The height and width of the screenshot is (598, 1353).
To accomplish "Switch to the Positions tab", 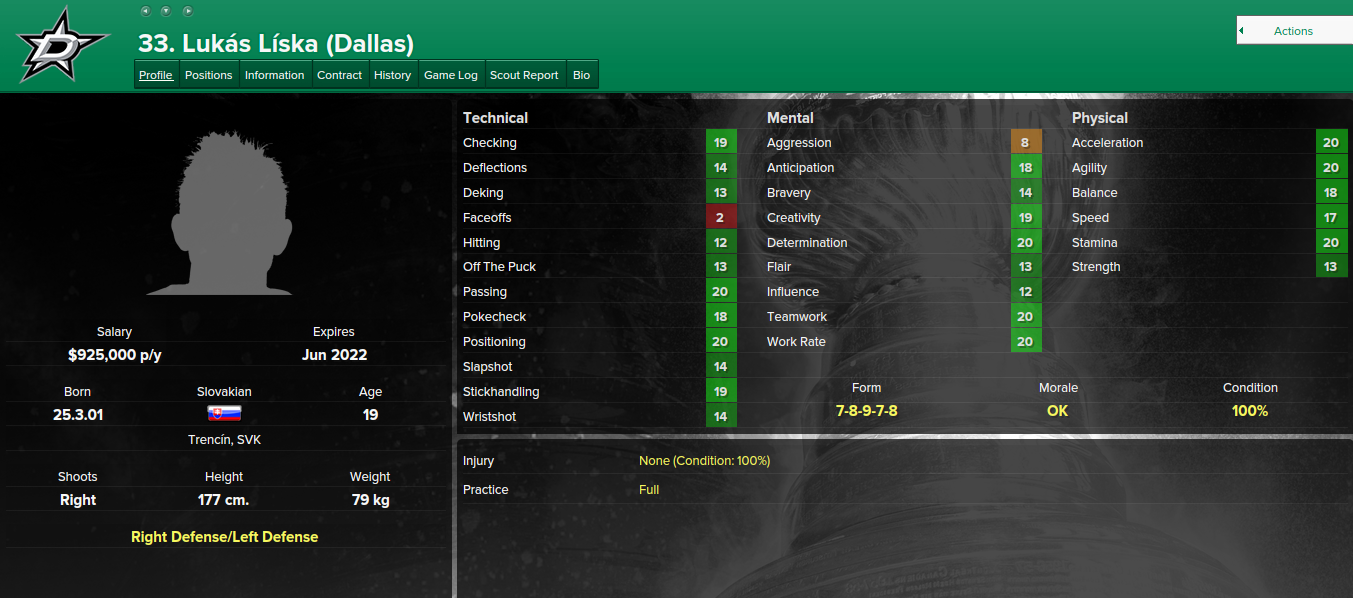I will point(209,75).
